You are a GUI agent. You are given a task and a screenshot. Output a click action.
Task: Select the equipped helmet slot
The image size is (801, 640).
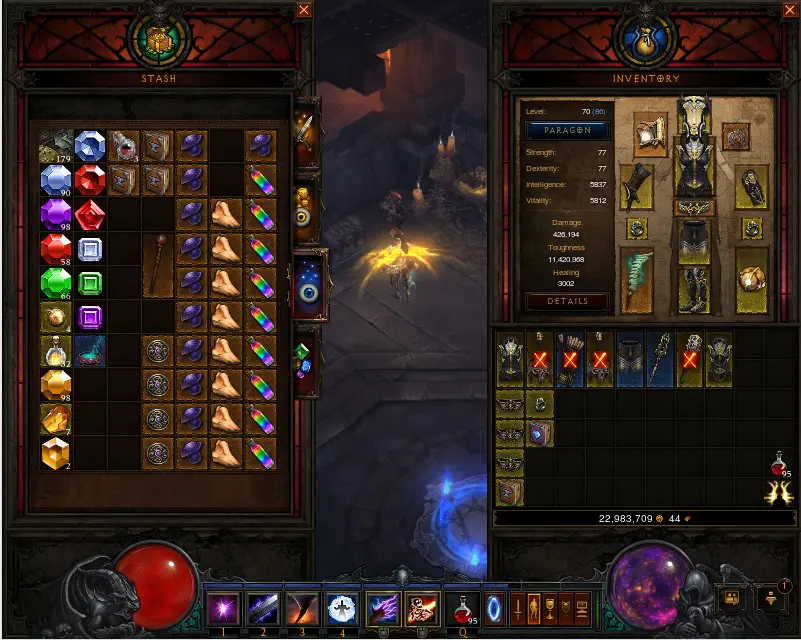(693, 115)
